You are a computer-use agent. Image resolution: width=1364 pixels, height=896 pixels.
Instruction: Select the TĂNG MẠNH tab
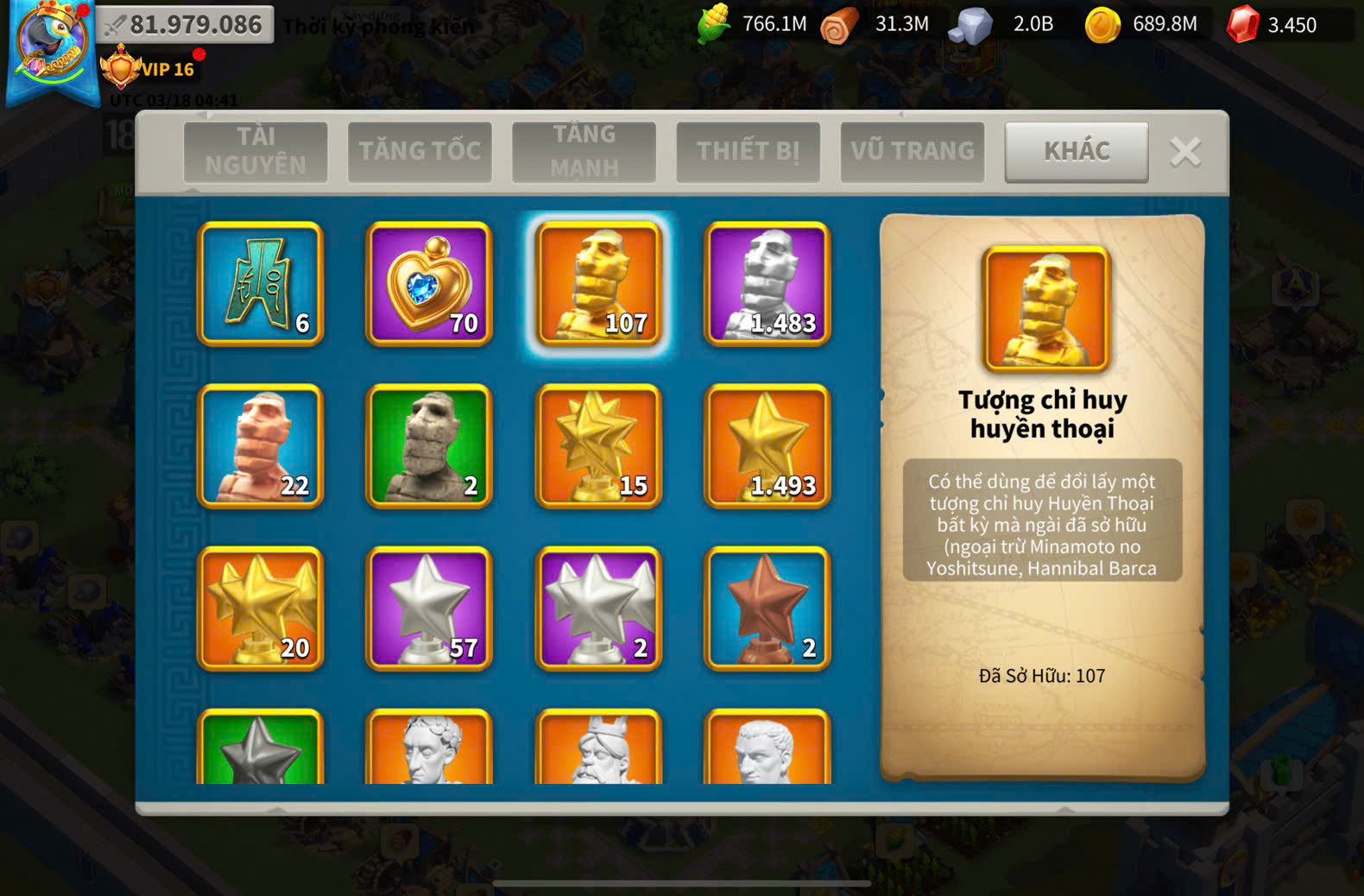584,151
